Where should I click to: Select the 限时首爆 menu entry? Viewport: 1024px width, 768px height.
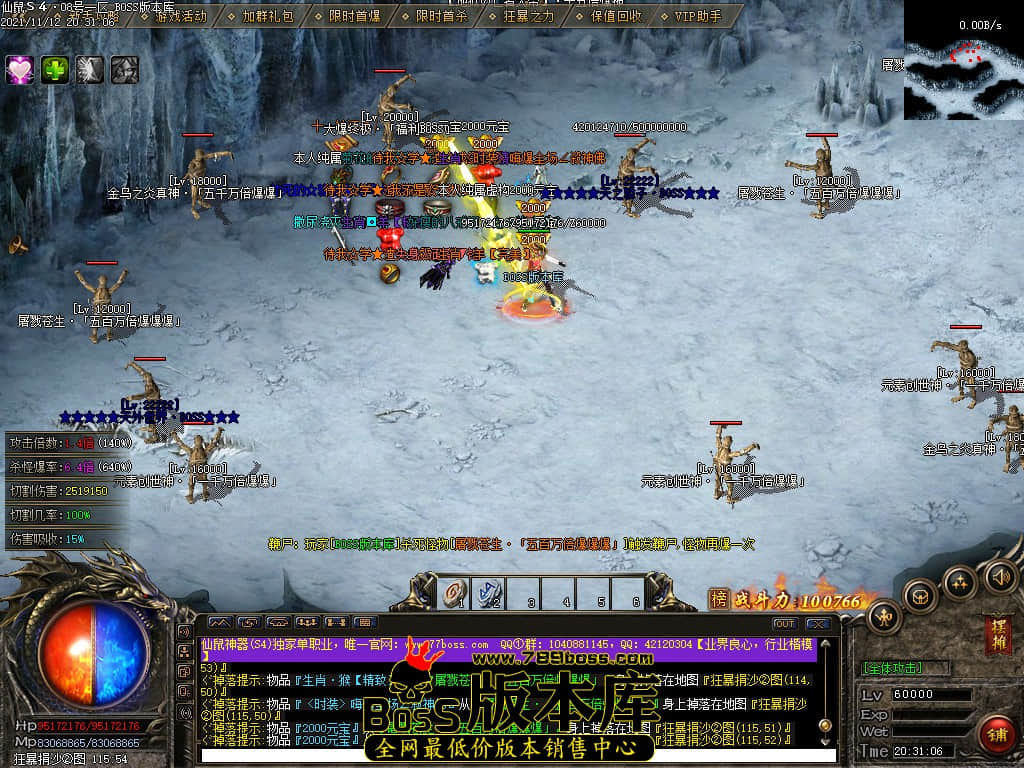355,16
